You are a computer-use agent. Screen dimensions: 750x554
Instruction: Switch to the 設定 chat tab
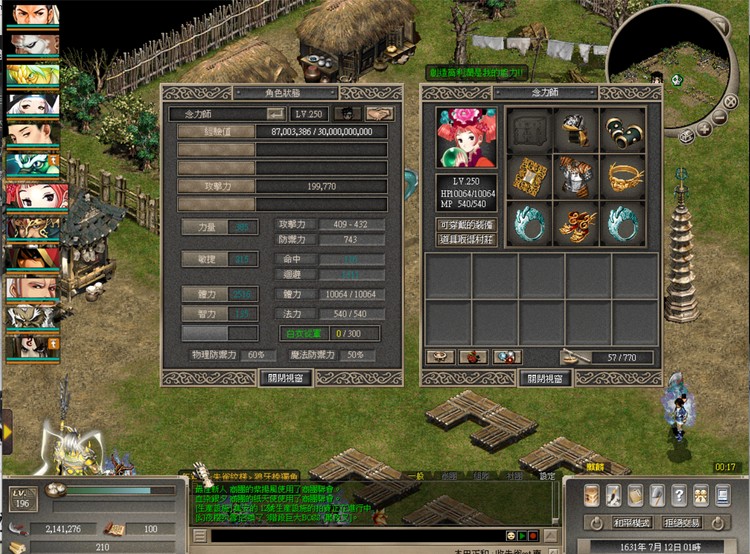pos(547,477)
